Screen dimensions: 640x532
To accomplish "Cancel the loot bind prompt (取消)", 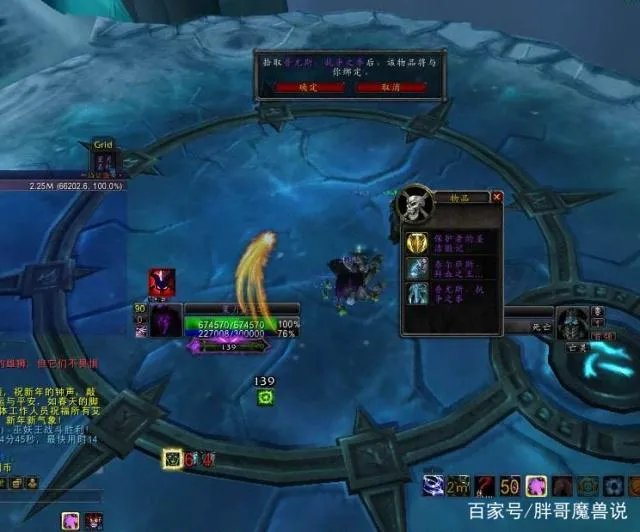I will (x=391, y=88).
